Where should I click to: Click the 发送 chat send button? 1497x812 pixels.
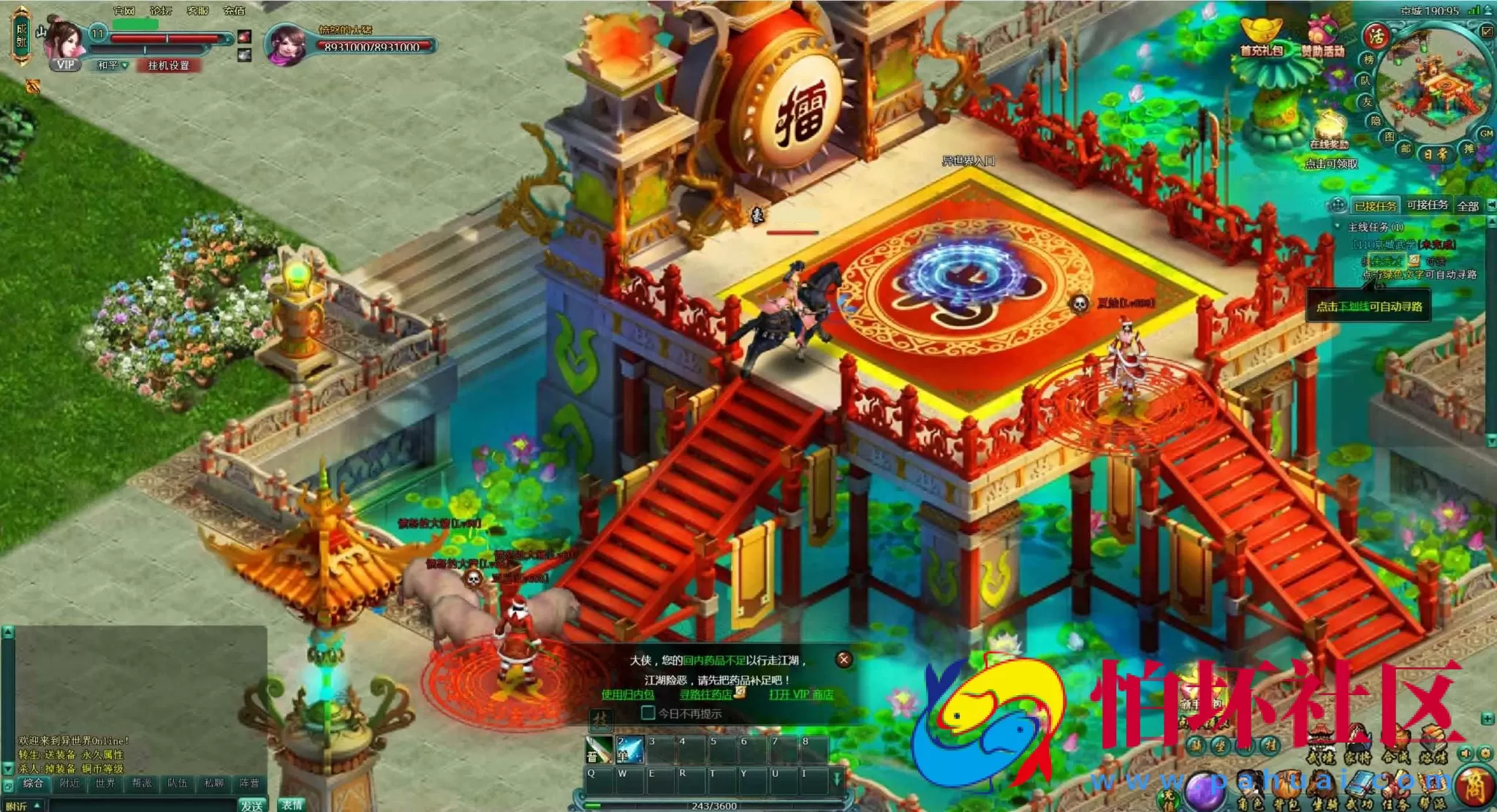pyautogui.click(x=251, y=805)
